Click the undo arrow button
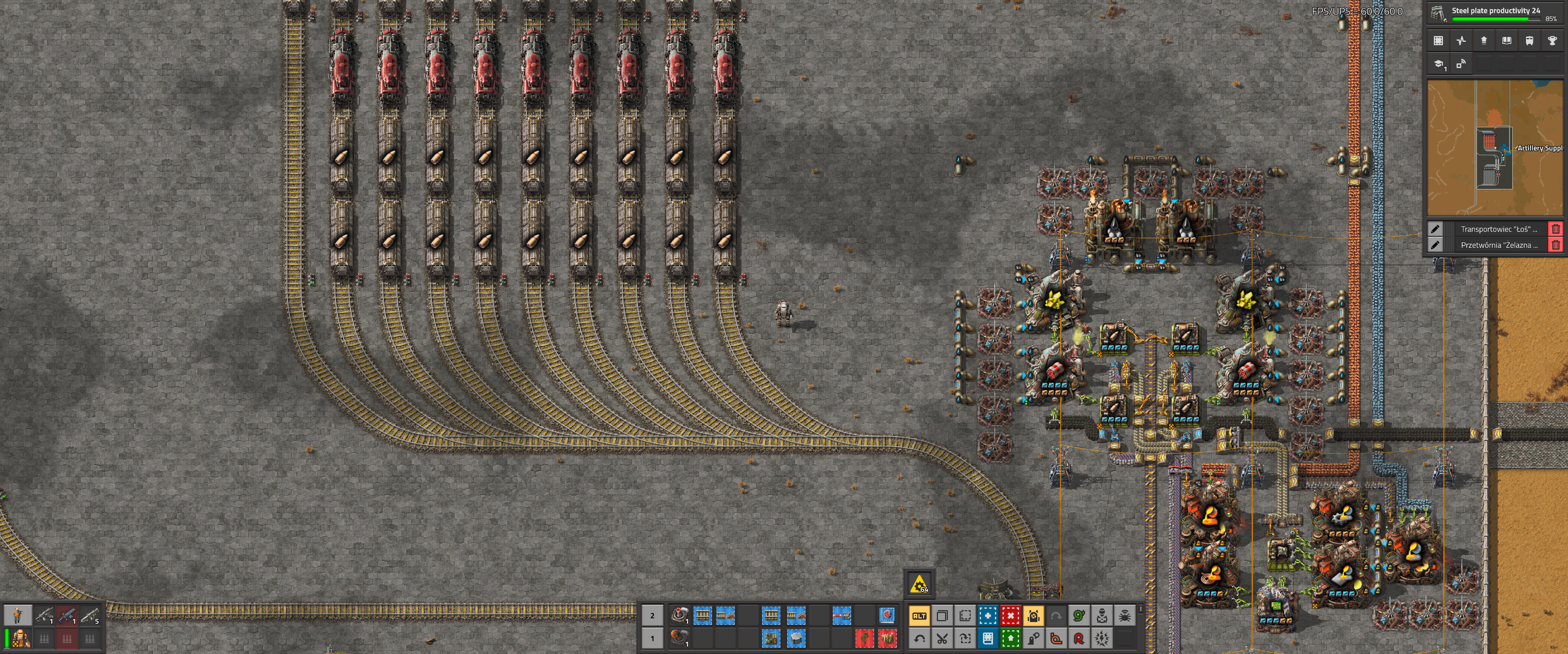The width and height of the screenshot is (1568, 654). click(x=919, y=638)
